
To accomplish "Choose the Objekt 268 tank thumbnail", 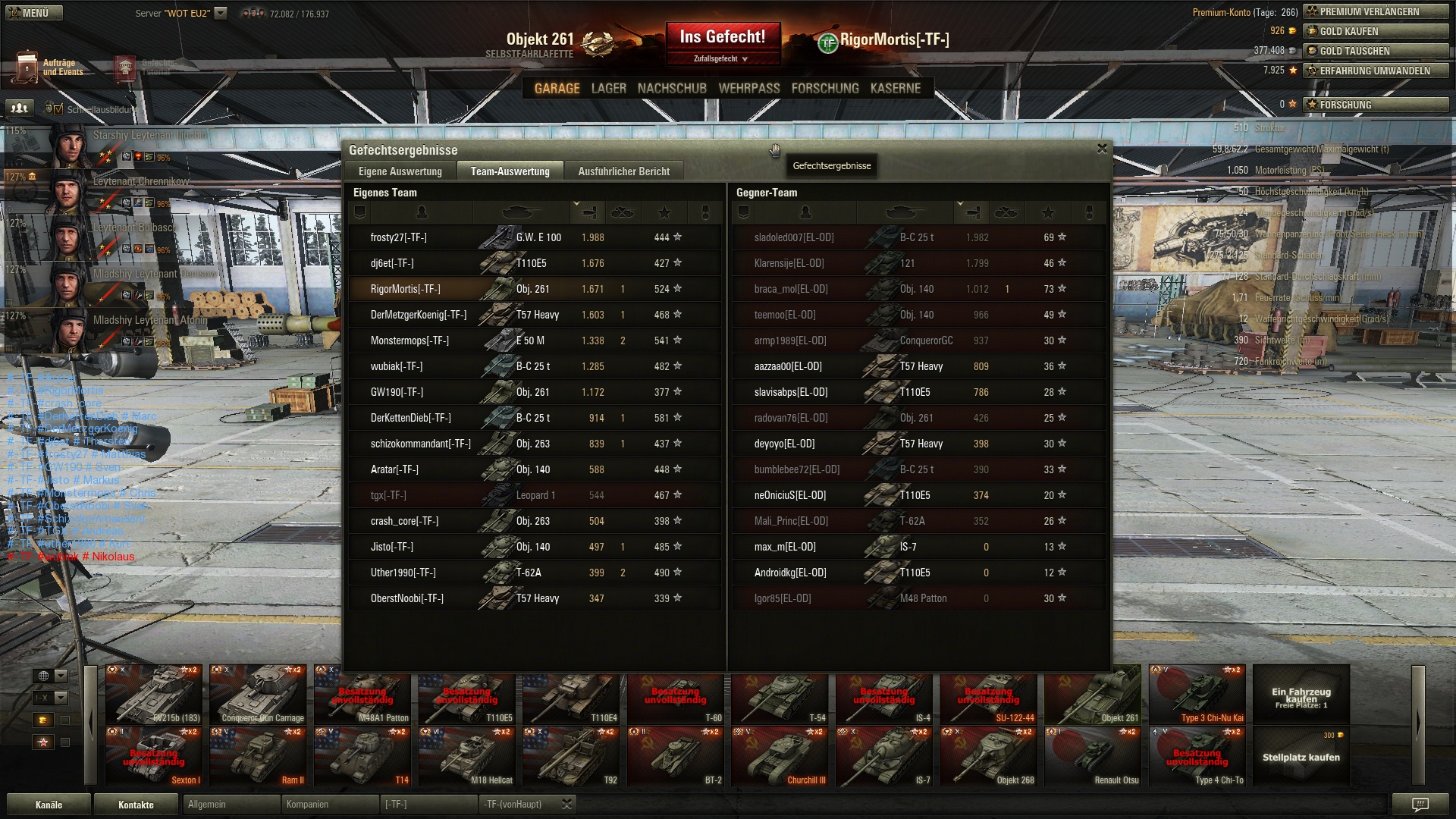I will click(988, 757).
